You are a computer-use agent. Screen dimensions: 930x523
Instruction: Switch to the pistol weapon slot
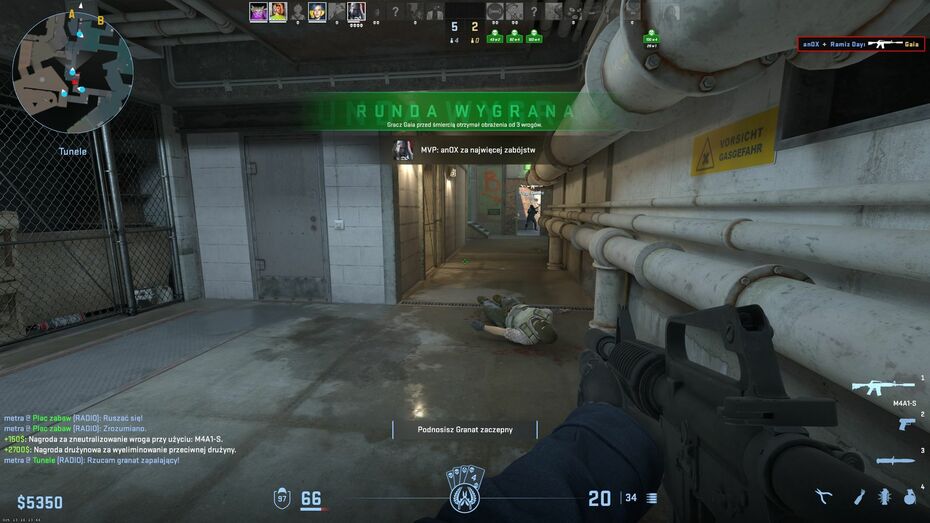pos(906,424)
